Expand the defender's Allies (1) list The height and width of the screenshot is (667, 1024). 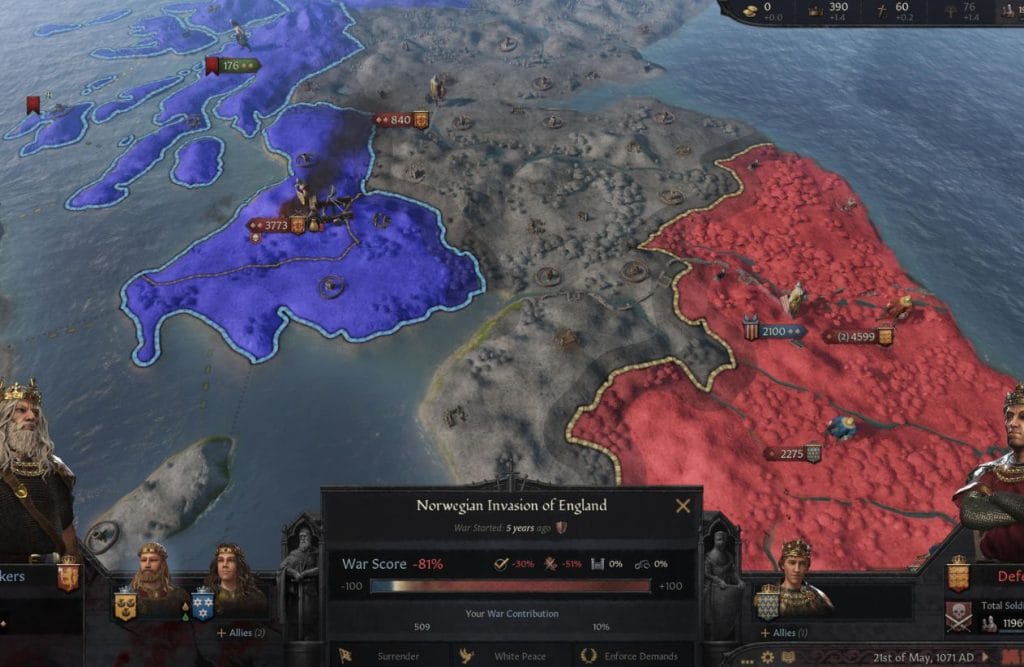[784, 632]
